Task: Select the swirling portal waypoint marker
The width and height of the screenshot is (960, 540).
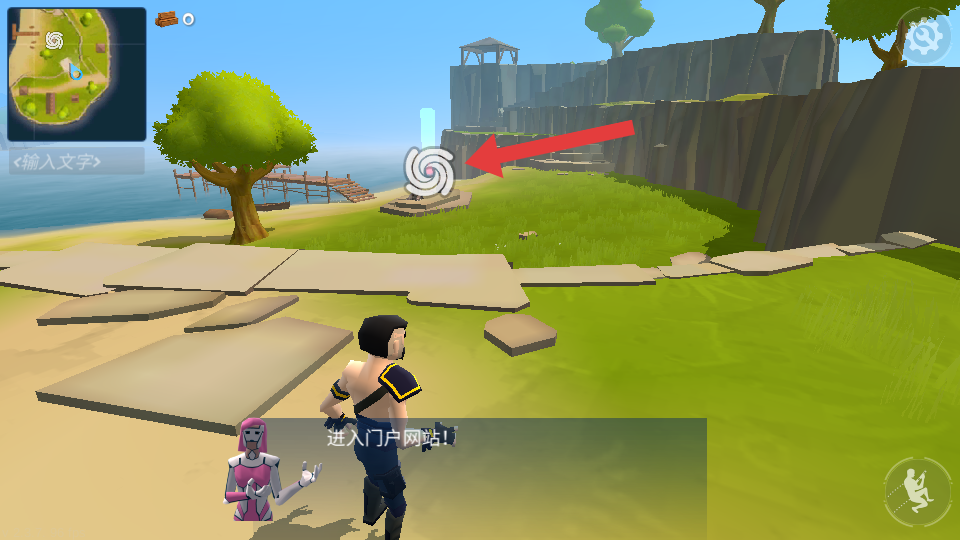Action: point(430,170)
